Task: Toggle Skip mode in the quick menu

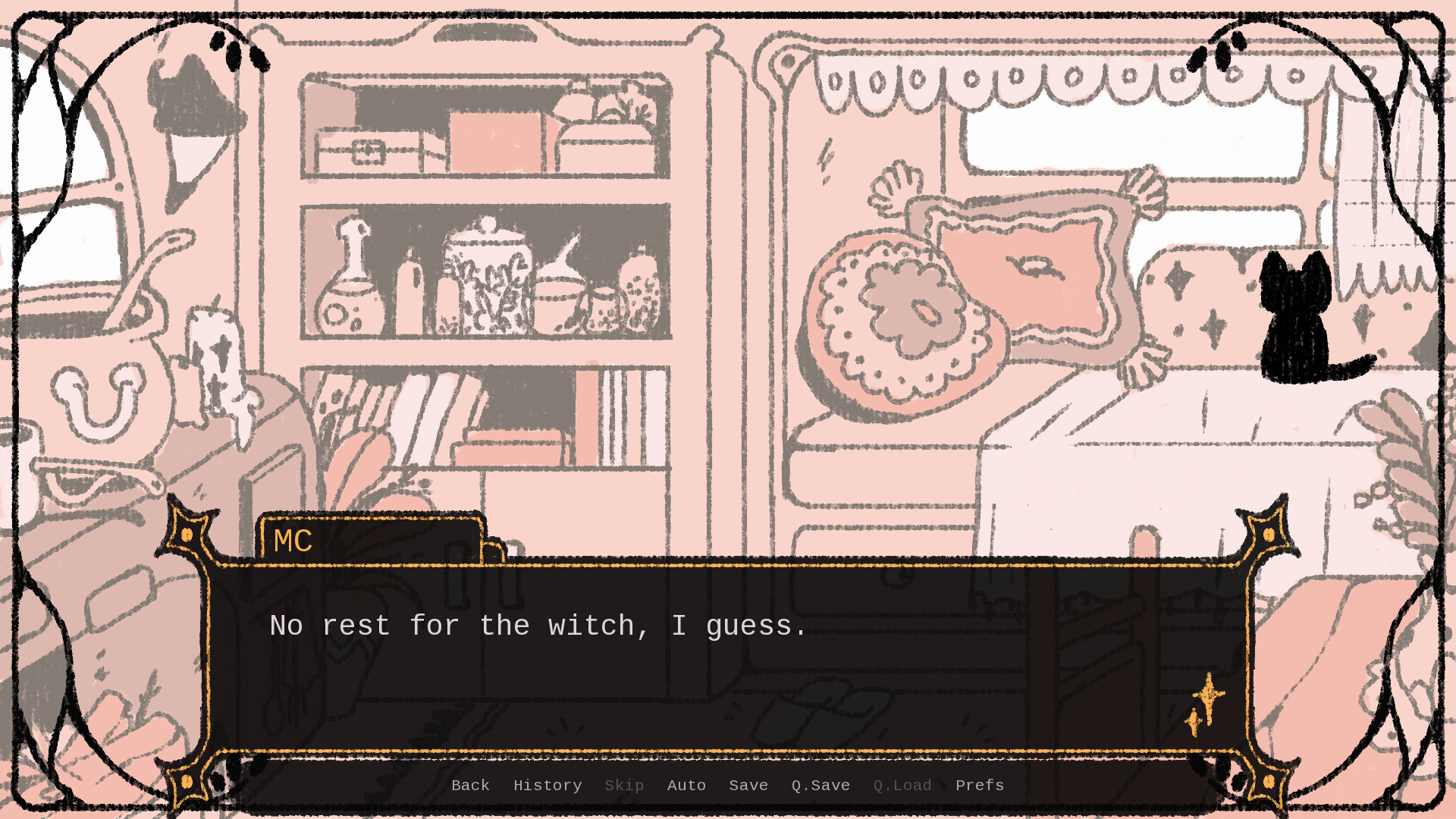Action: pos(624,786)
